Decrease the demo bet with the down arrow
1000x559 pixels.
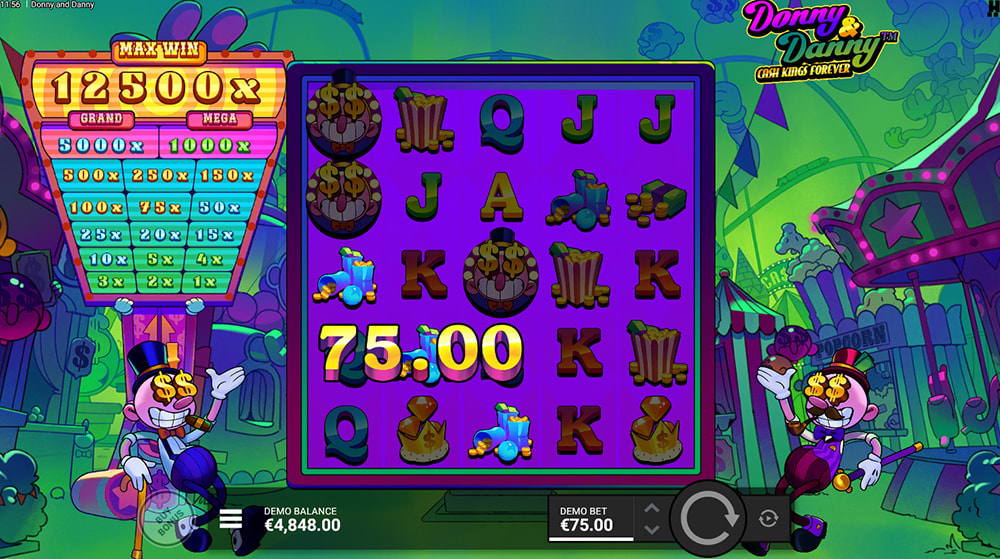coord(651,530)
